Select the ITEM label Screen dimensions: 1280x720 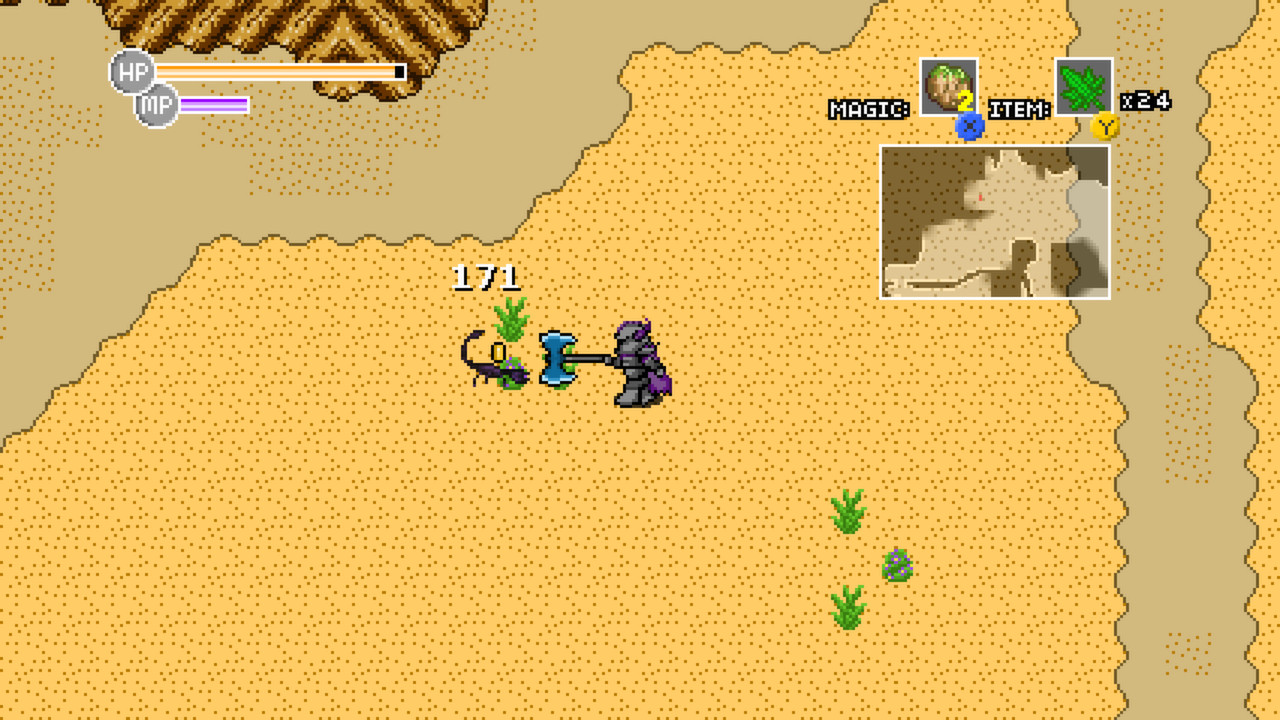(1018, 105)
